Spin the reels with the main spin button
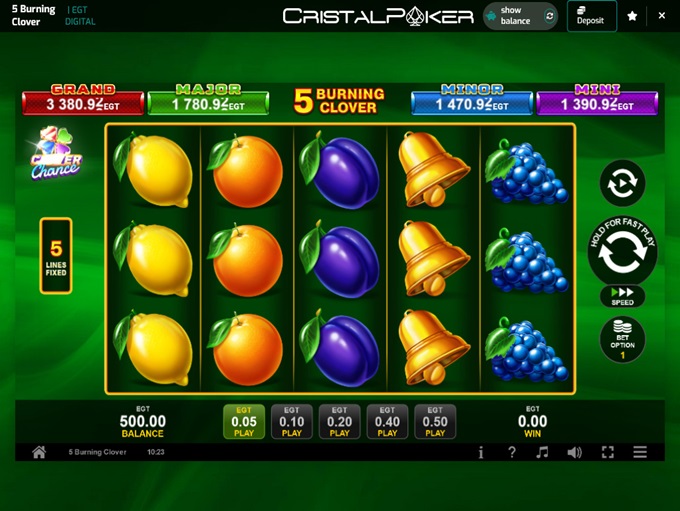The width and height of the screenshot is (680, 511). point(622,252)
